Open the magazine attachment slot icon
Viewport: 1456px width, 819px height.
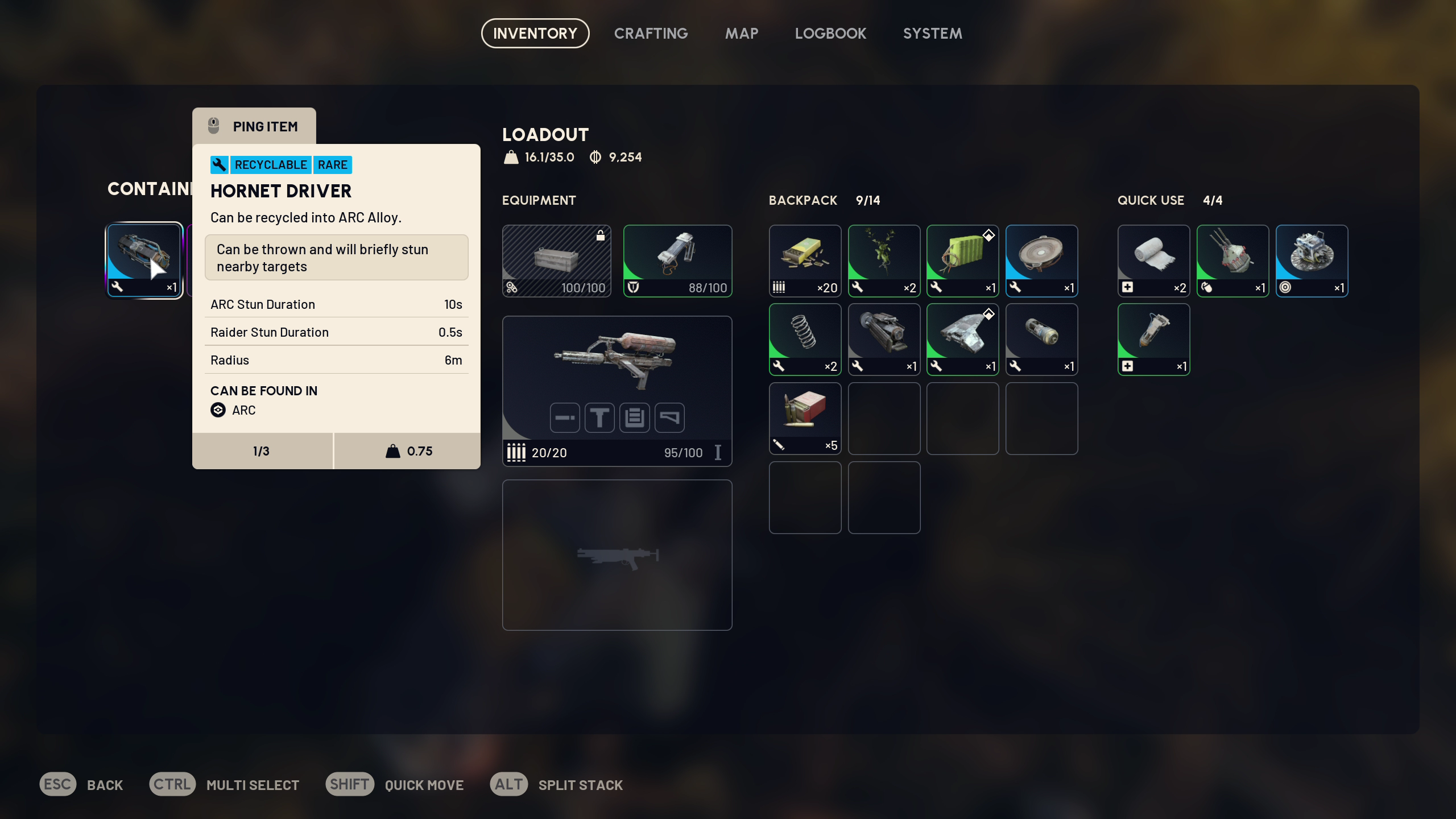[x=635, y=417]
